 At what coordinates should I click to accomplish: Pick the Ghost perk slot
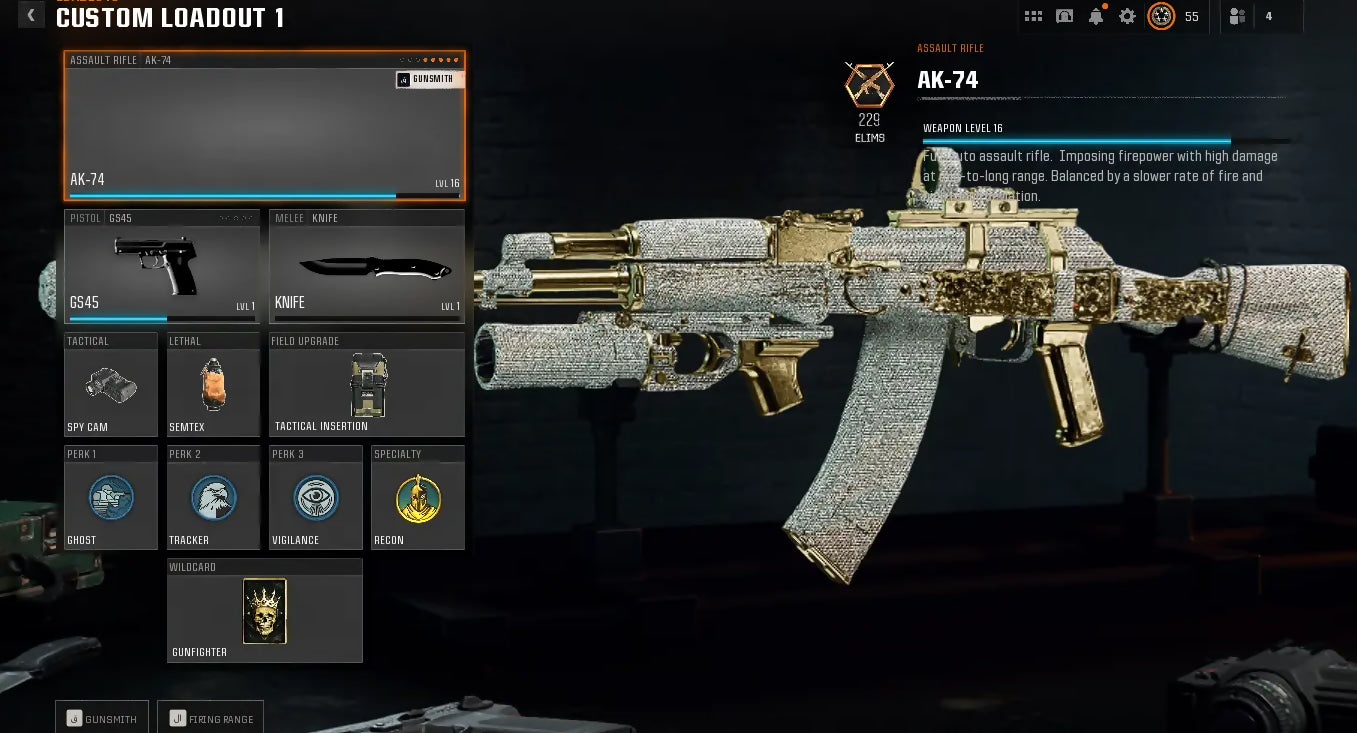(x=111, y=498)
